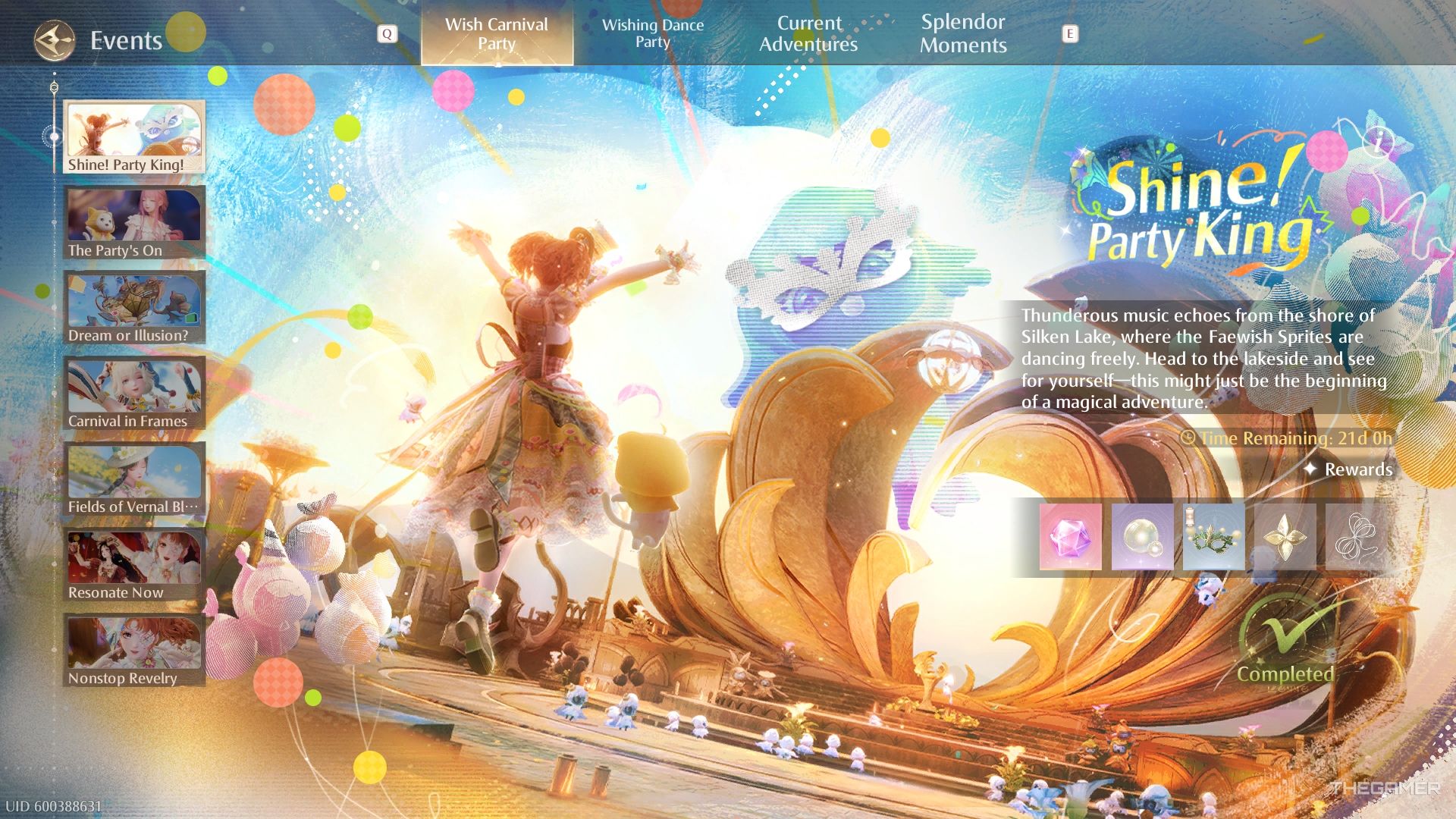Open the Current Adventures tab
Viewport: 1456px width, 819px height.
(809, 34)
